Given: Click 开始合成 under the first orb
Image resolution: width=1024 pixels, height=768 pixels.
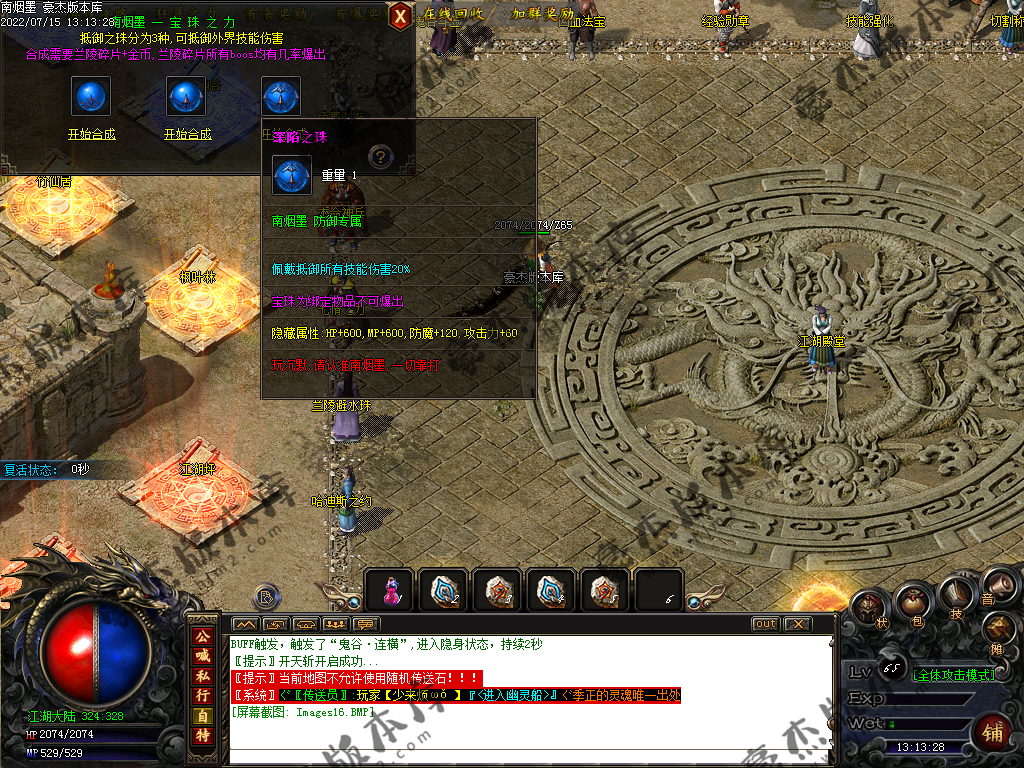Looking at the screenshot, I should pos(91,134).
